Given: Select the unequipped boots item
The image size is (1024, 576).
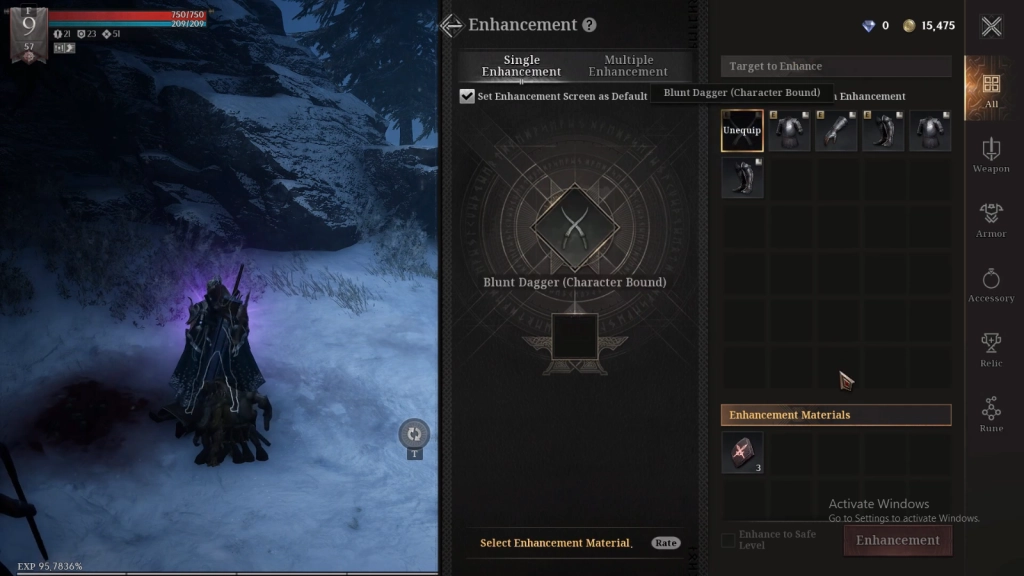Looking at the screenshot, I should coord(742,177).
